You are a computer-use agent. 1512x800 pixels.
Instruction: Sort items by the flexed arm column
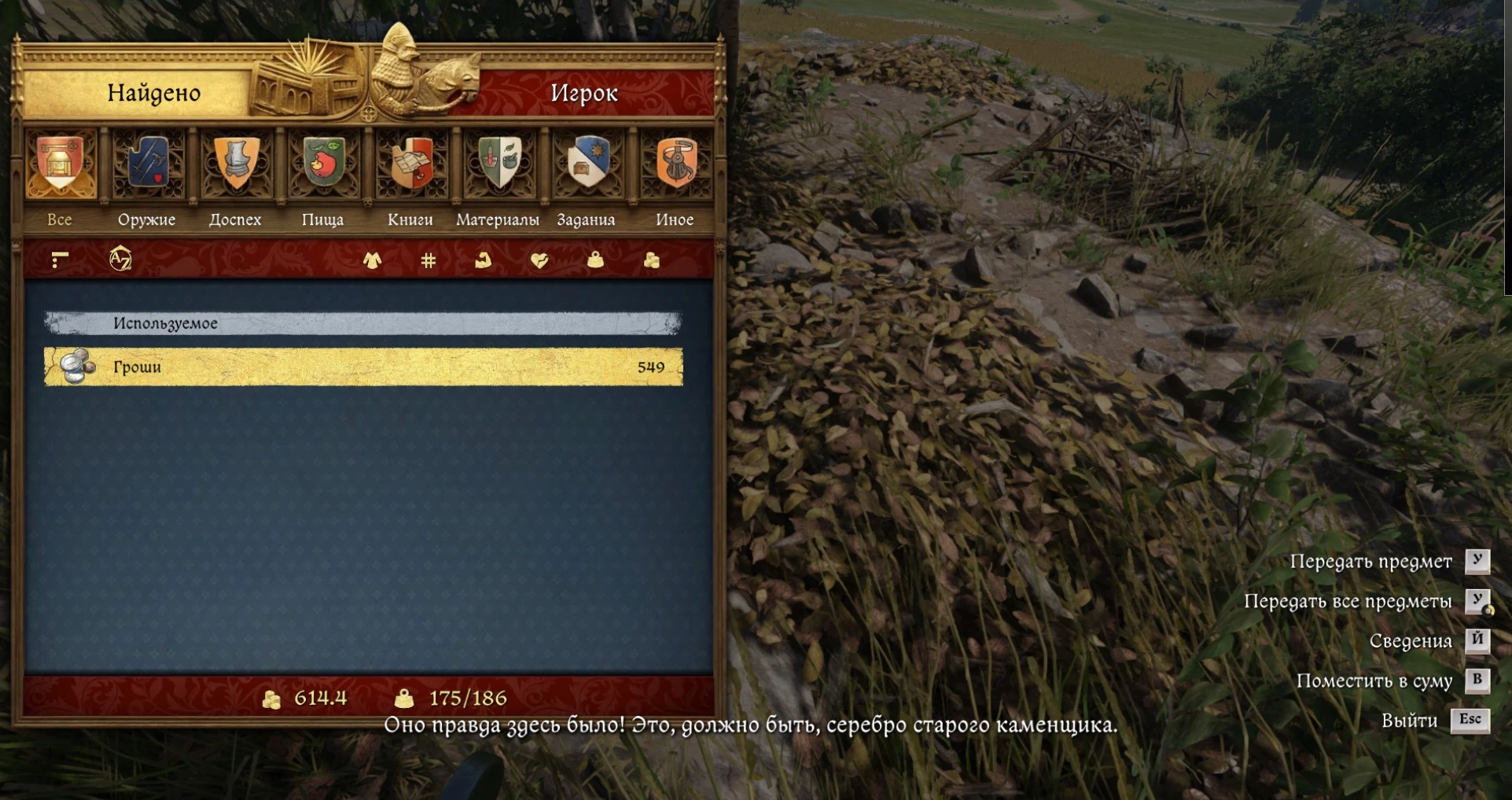point(484,260)
